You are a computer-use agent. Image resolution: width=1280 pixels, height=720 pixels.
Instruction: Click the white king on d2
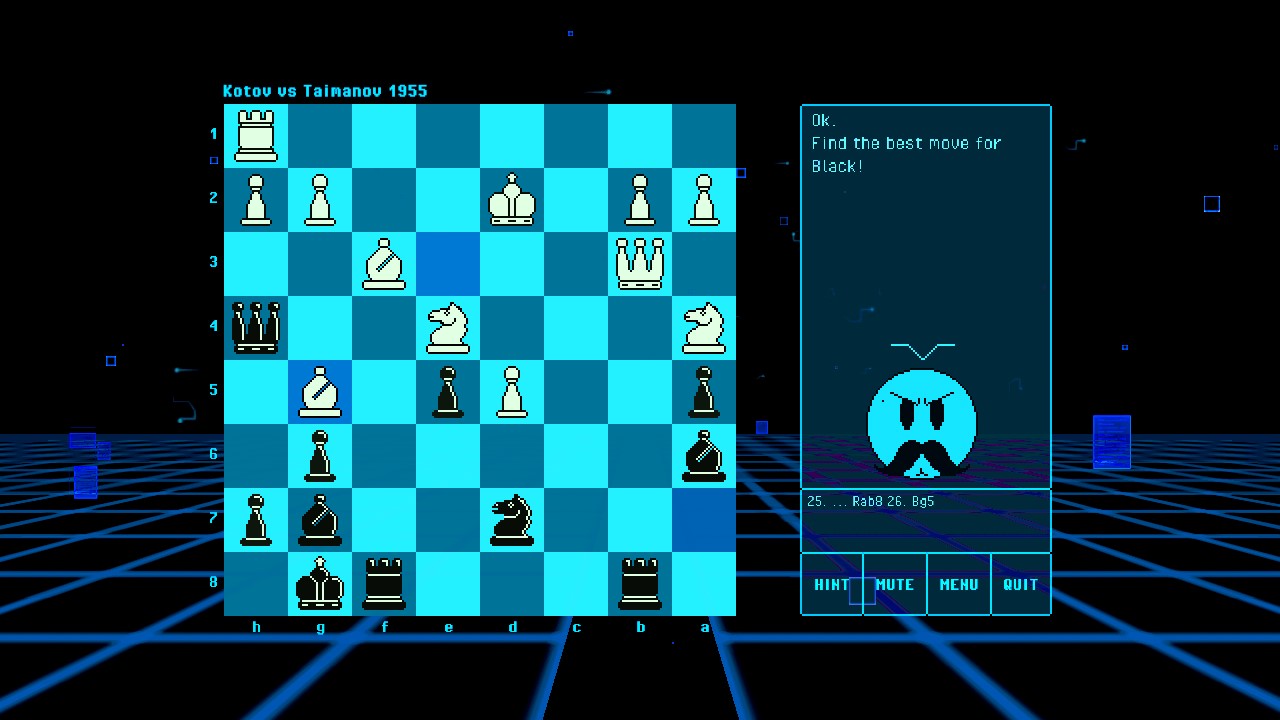pos(512,198)
